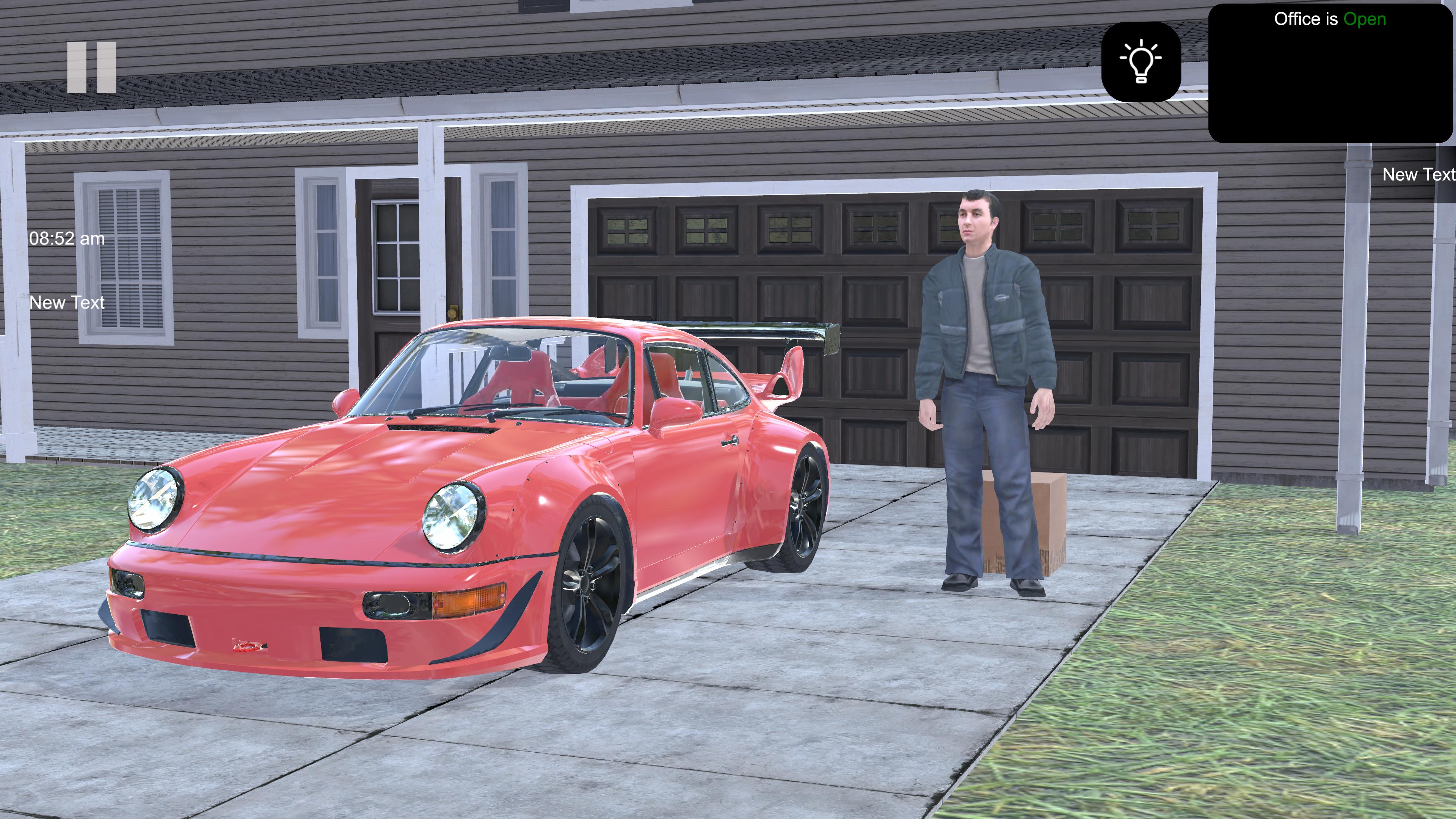Expand the right-edge New Text label
Viewport: 1456px width, 819px height.
coord(1419,175)
